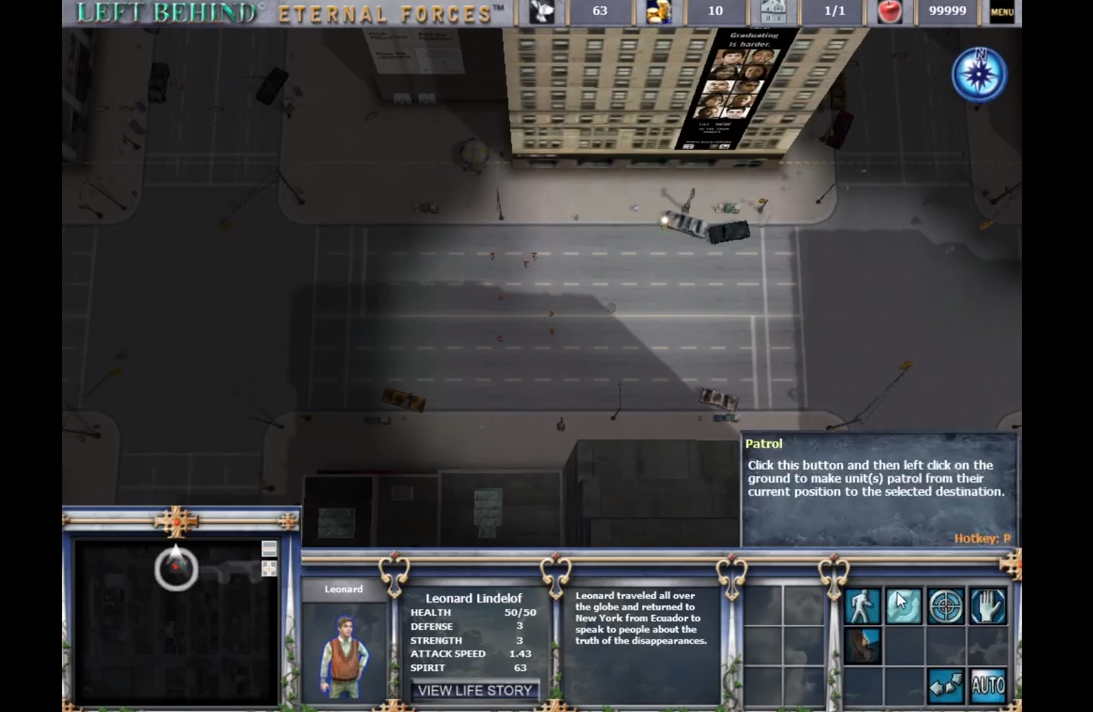View Leonard's life story

tap(475, 690)
